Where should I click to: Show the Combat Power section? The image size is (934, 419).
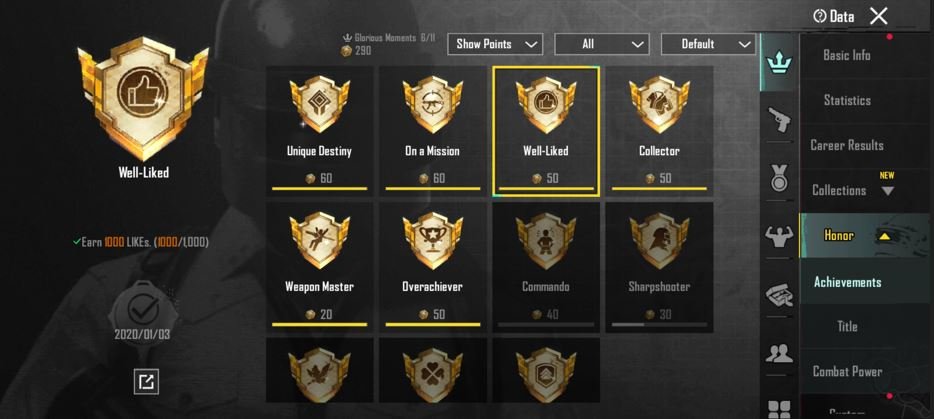[846, 371]
